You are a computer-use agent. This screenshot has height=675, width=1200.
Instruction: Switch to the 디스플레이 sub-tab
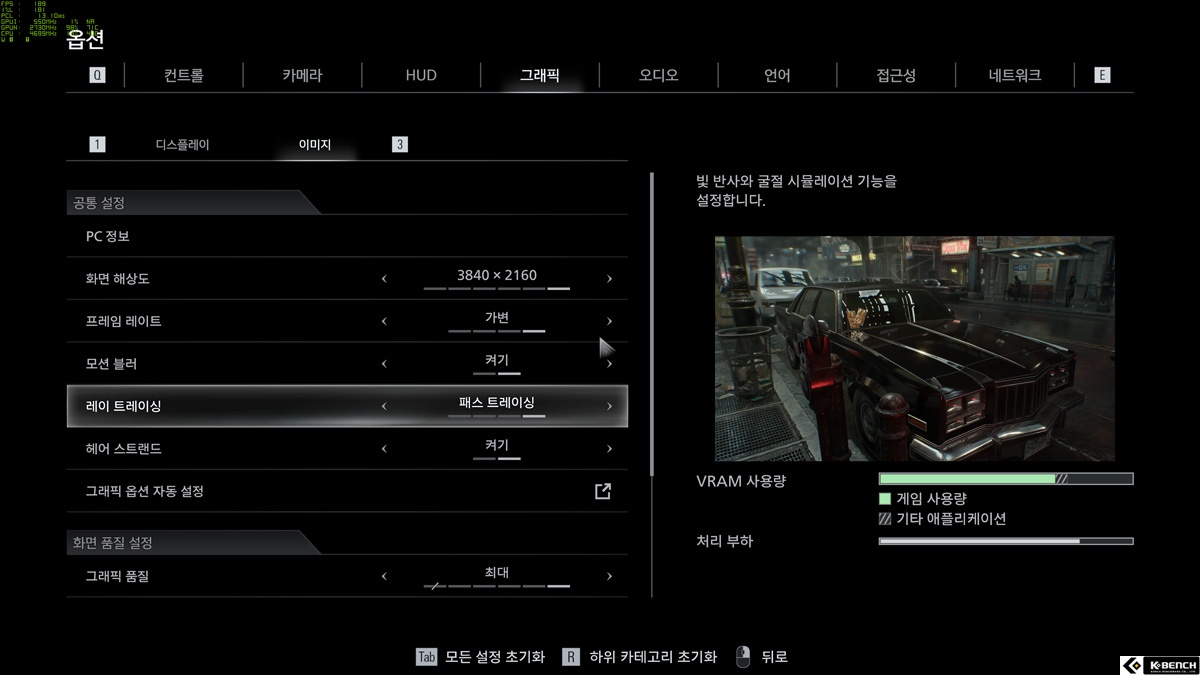click(182, 145)
